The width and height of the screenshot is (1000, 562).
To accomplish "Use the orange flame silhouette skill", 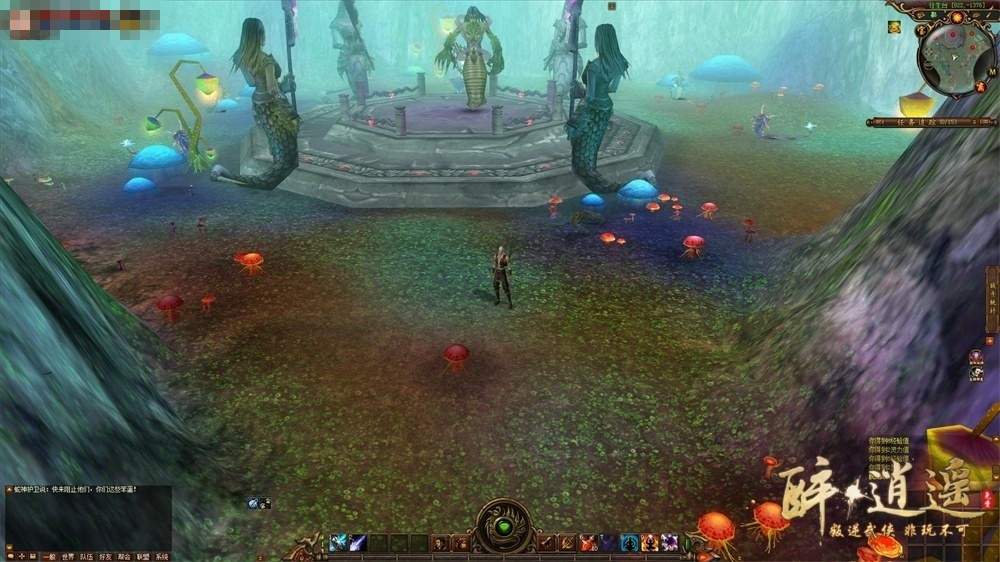I will coord(650,543).
